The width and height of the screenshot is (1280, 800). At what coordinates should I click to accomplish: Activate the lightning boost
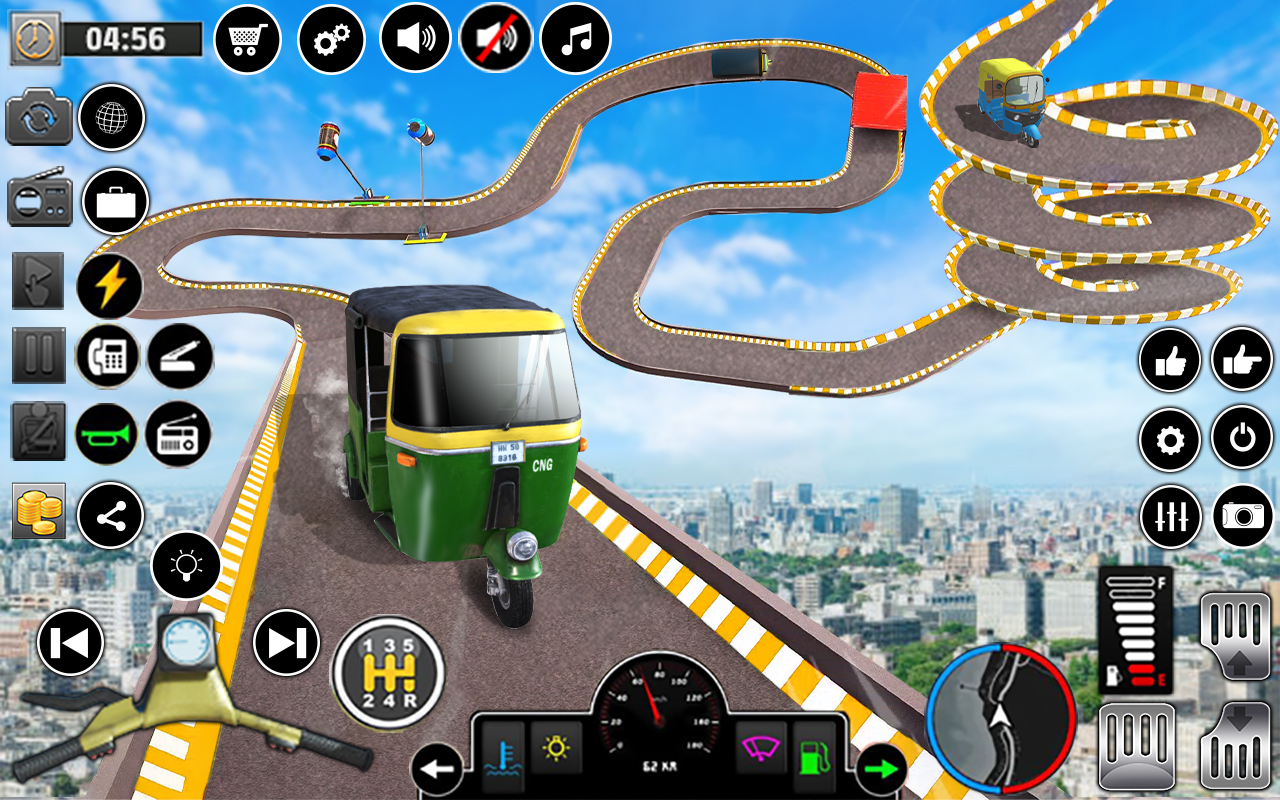(109, 283)
